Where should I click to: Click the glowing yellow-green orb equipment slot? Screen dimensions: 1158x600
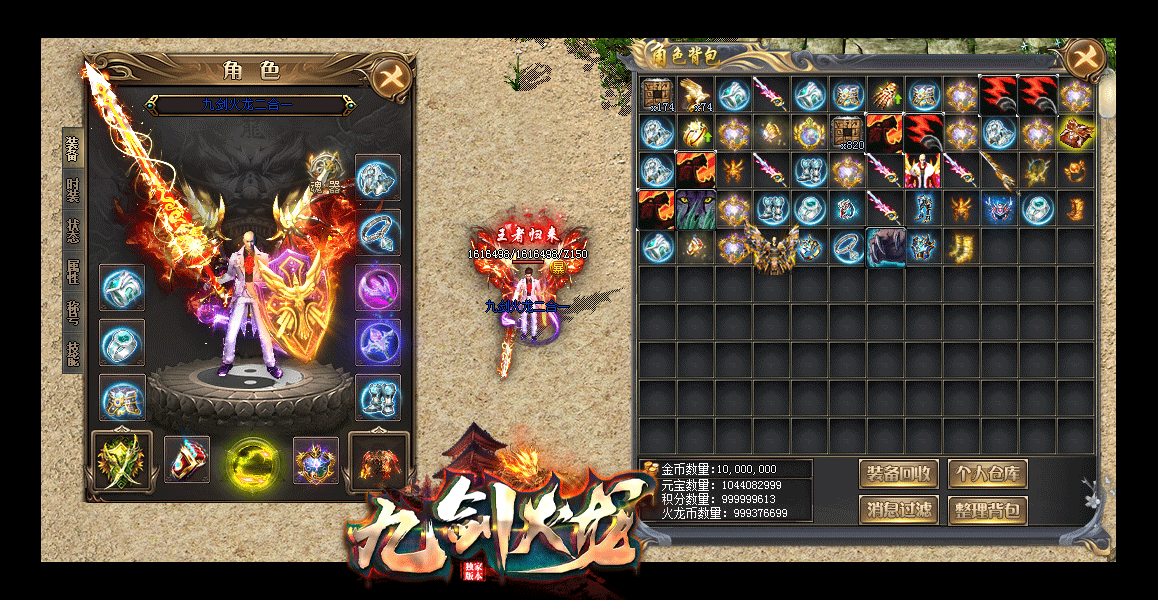(x=246, y=461)
